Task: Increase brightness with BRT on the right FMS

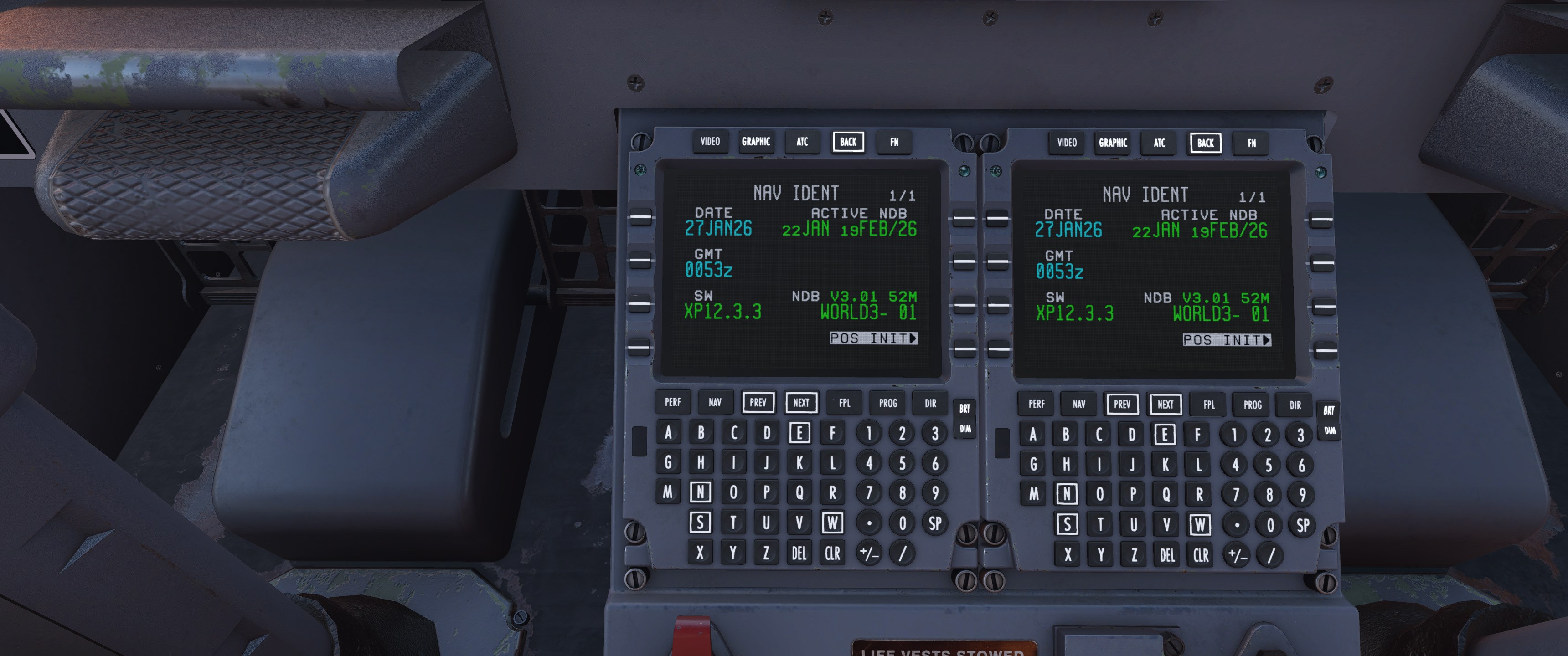Action: coord(1329,411)
